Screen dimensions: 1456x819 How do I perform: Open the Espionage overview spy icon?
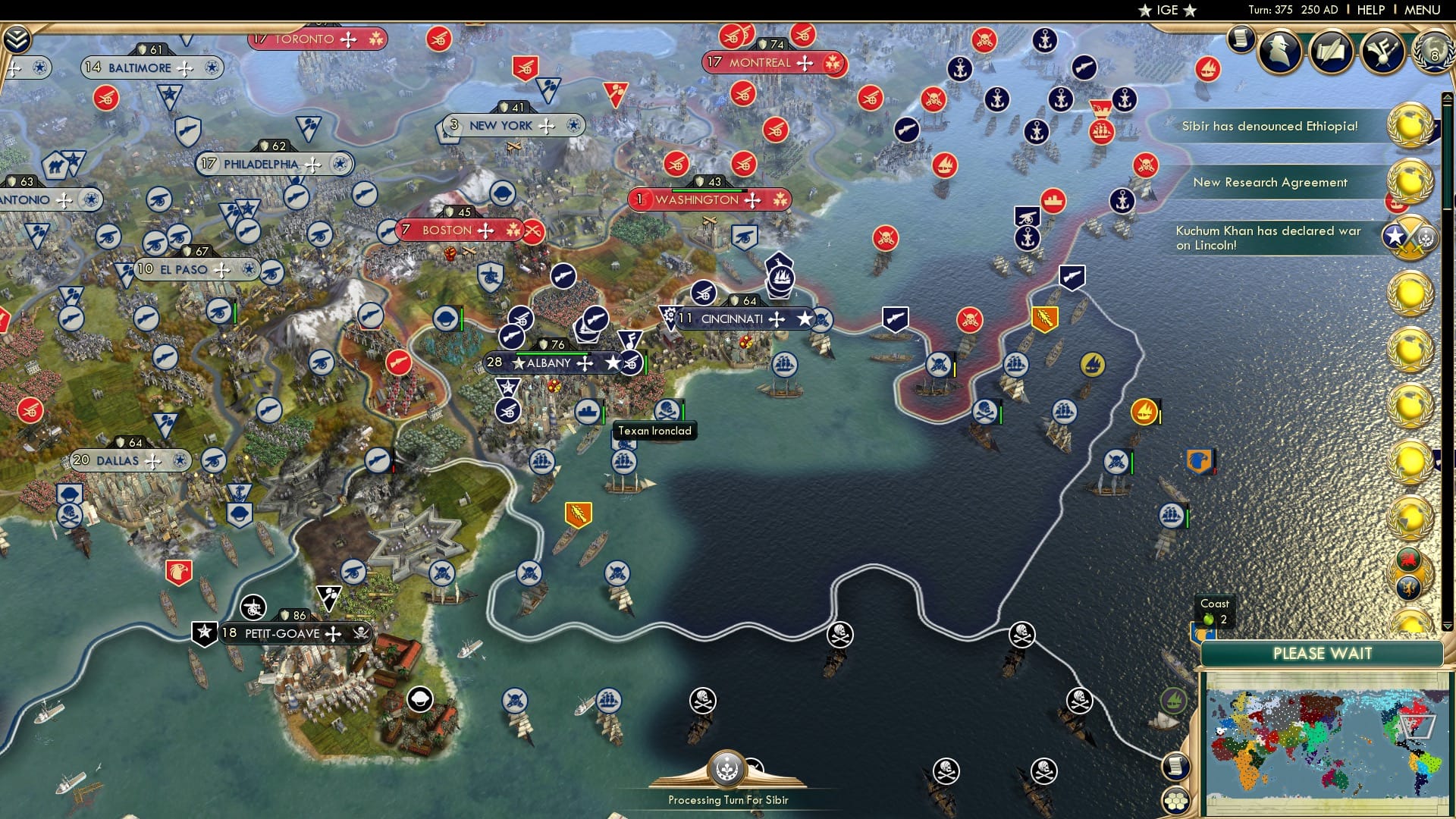coord(1280,52)
